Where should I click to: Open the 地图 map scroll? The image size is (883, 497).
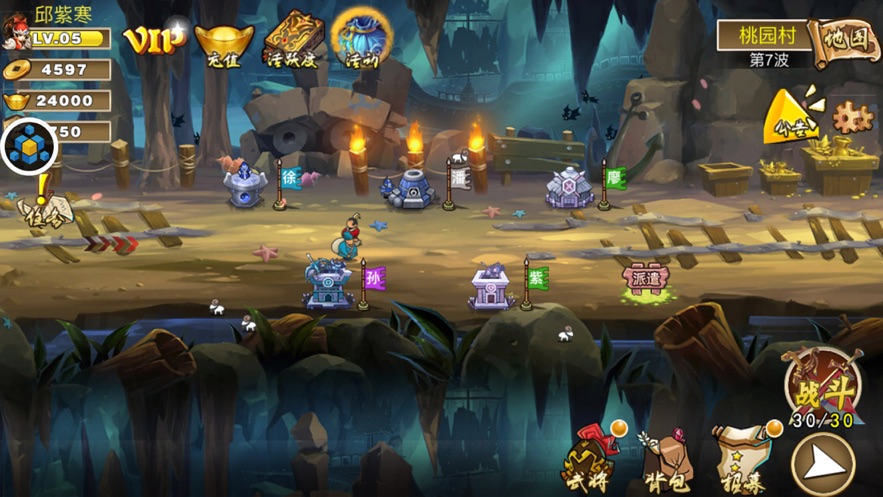(x=844, y=42)
